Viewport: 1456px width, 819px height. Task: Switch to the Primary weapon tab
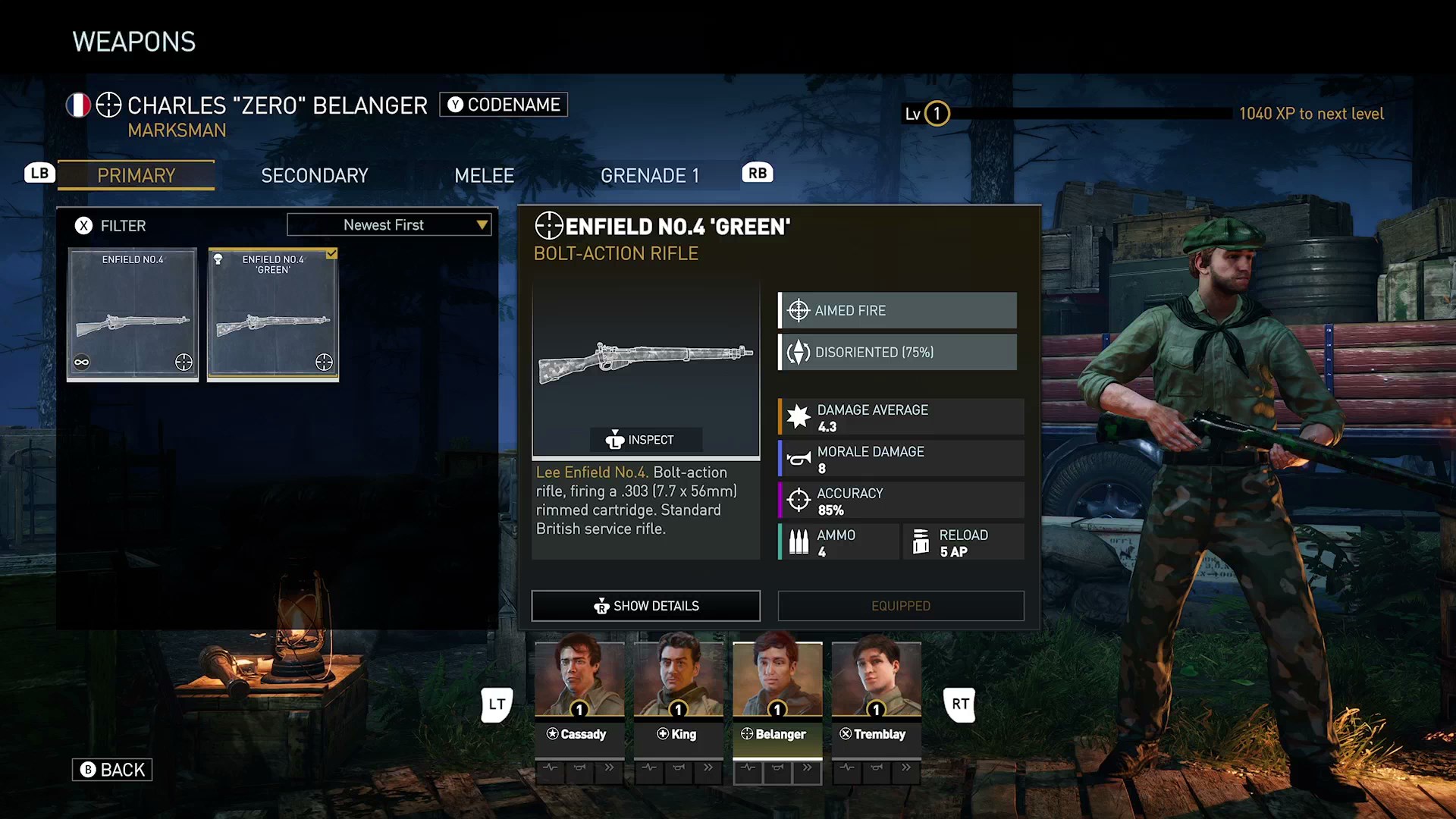(x=136, y=175)
